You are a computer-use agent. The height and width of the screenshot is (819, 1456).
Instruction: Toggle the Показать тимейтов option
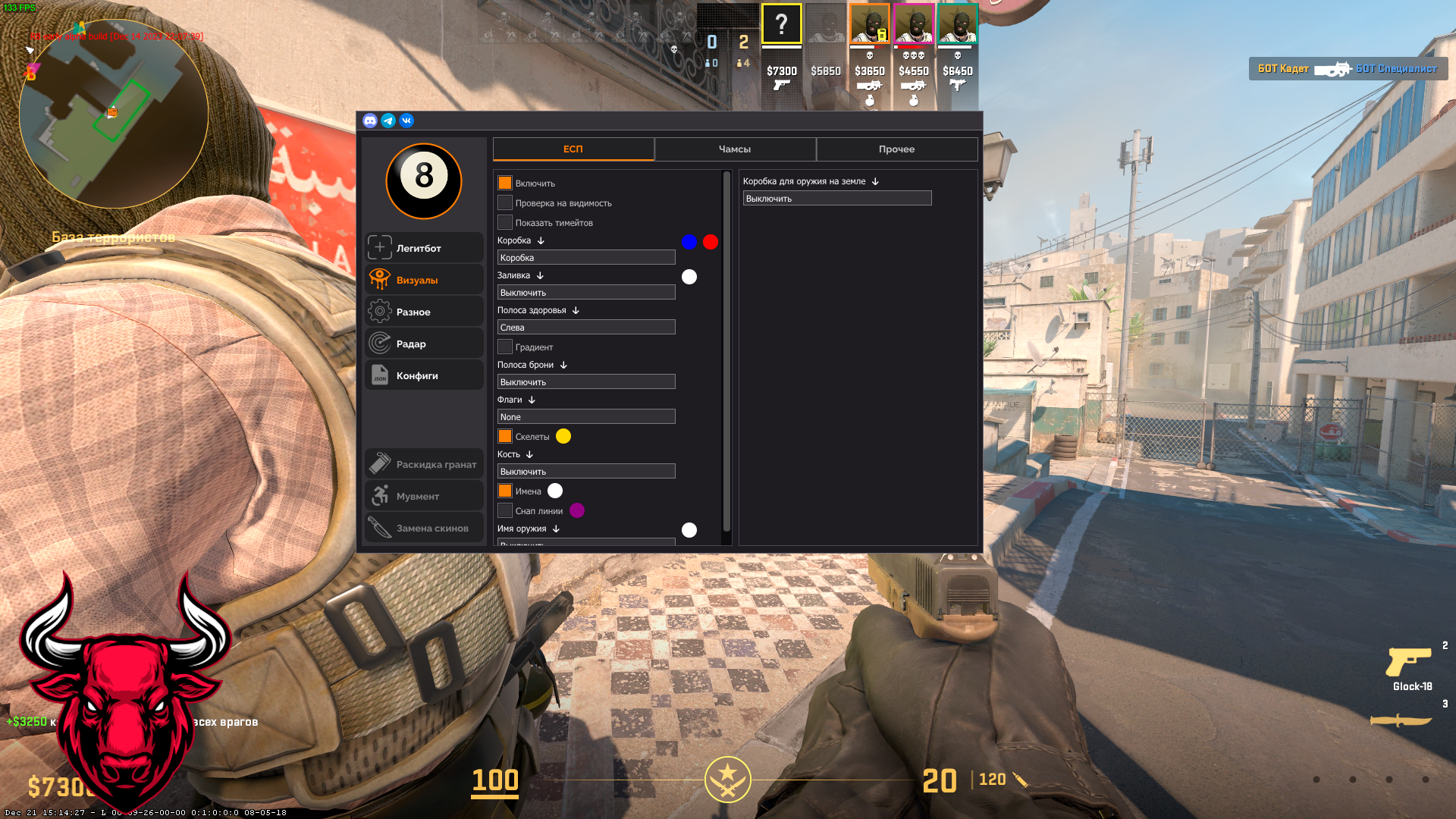coord(505,221)
